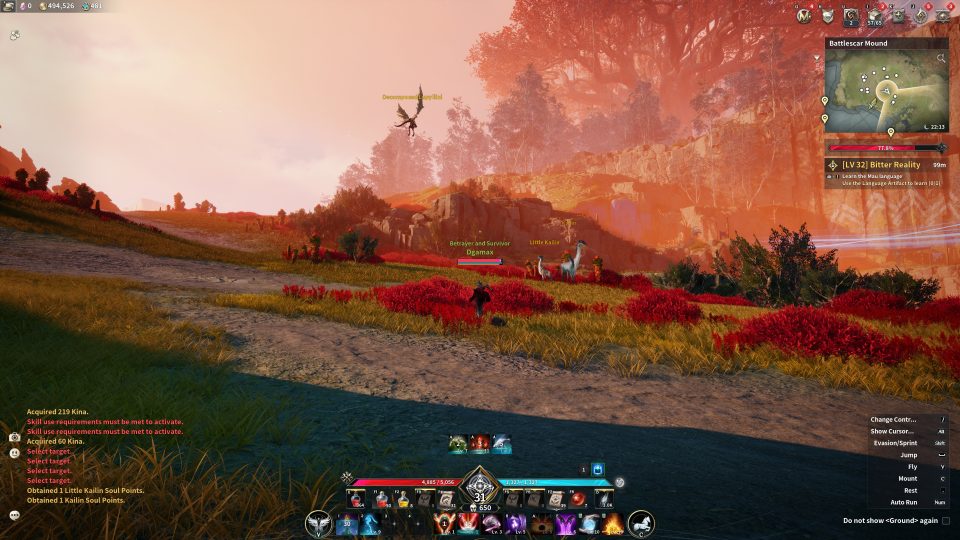
Task: Activate the white horse mount button
Action: click(x=641, y=523)
